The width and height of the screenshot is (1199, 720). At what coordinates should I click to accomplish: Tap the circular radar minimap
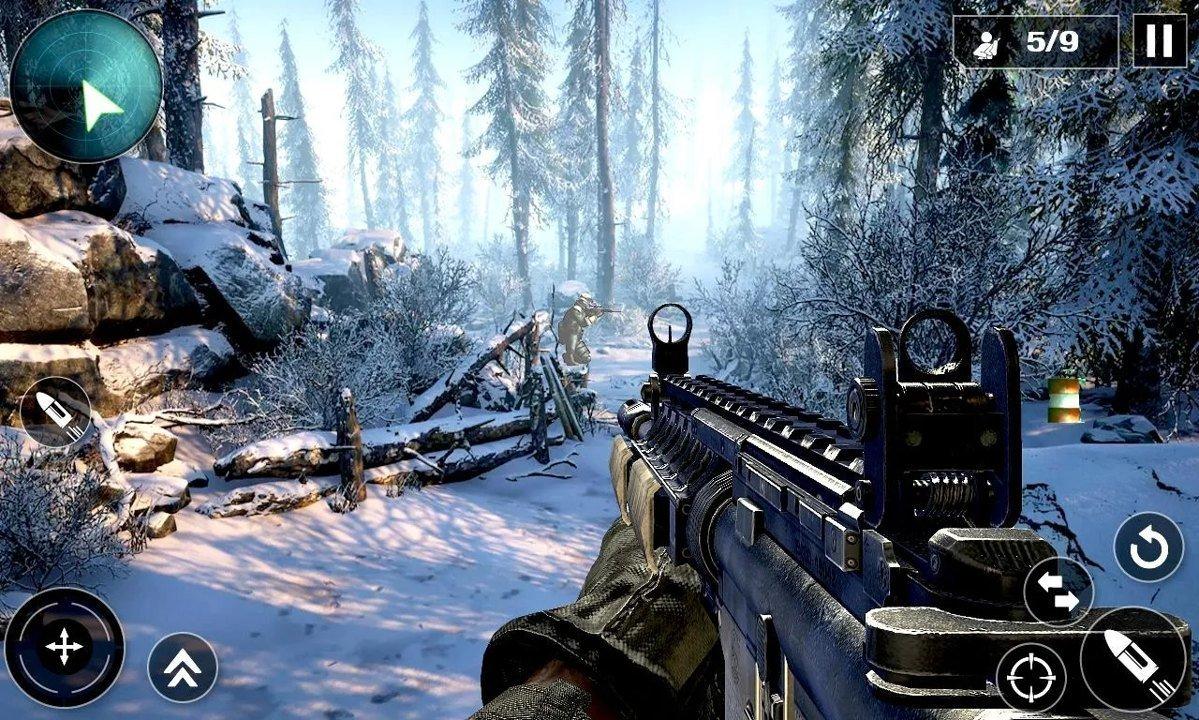86,86
